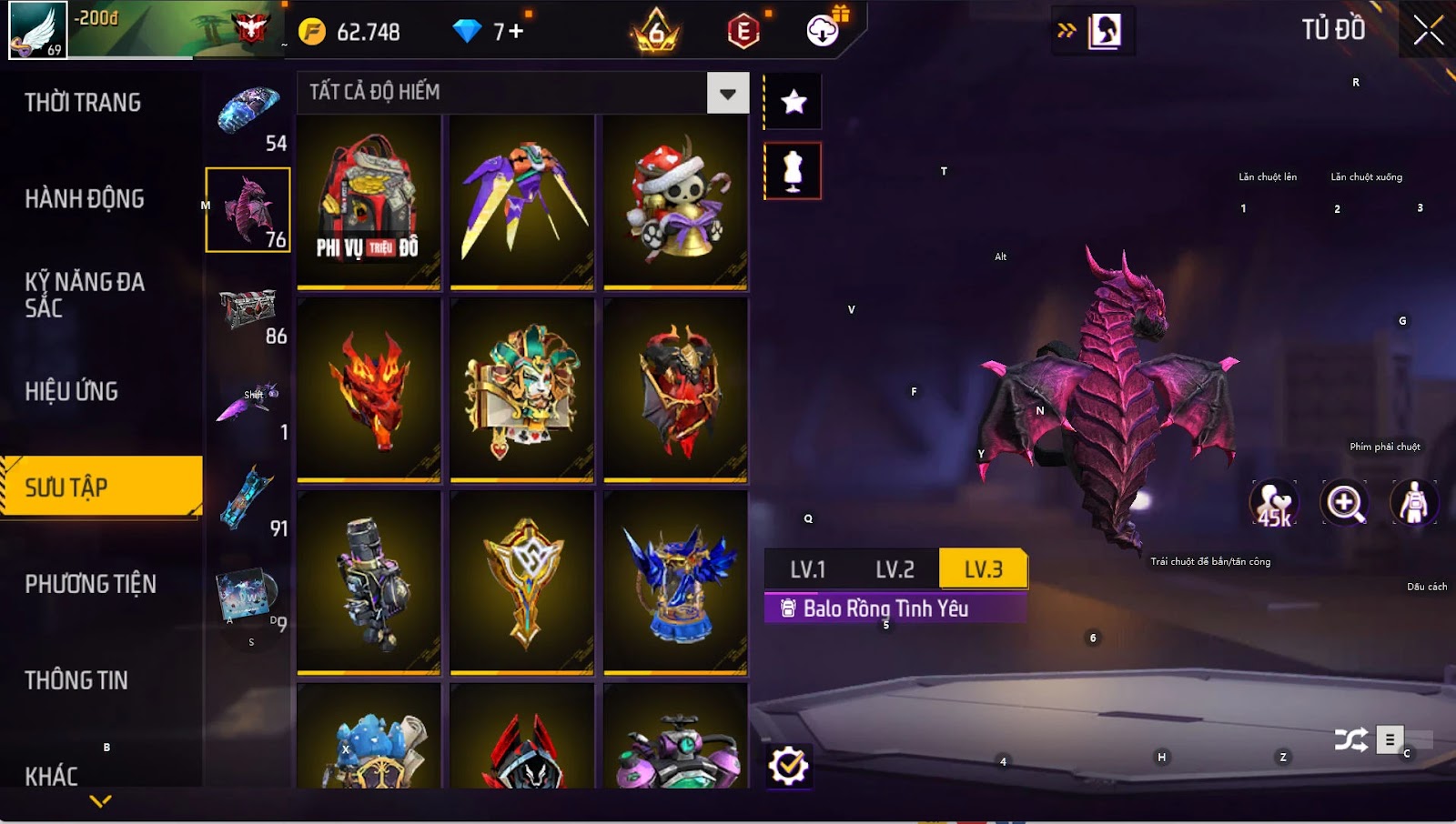
Task: Switch to the Hành Động tab
Action: [x=85, y=199]
